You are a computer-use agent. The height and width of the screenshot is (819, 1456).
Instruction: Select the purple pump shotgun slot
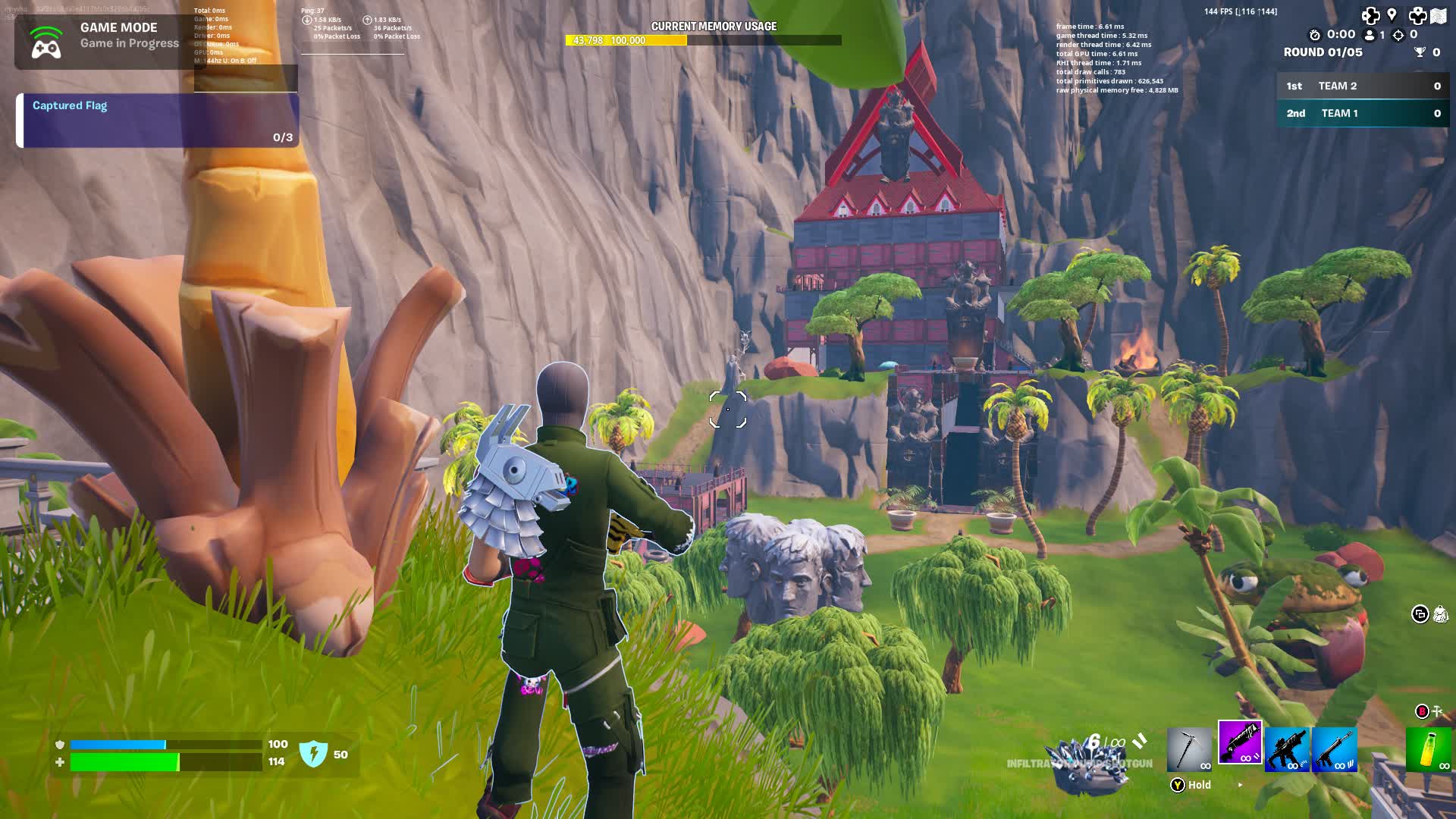(1239, 745)
